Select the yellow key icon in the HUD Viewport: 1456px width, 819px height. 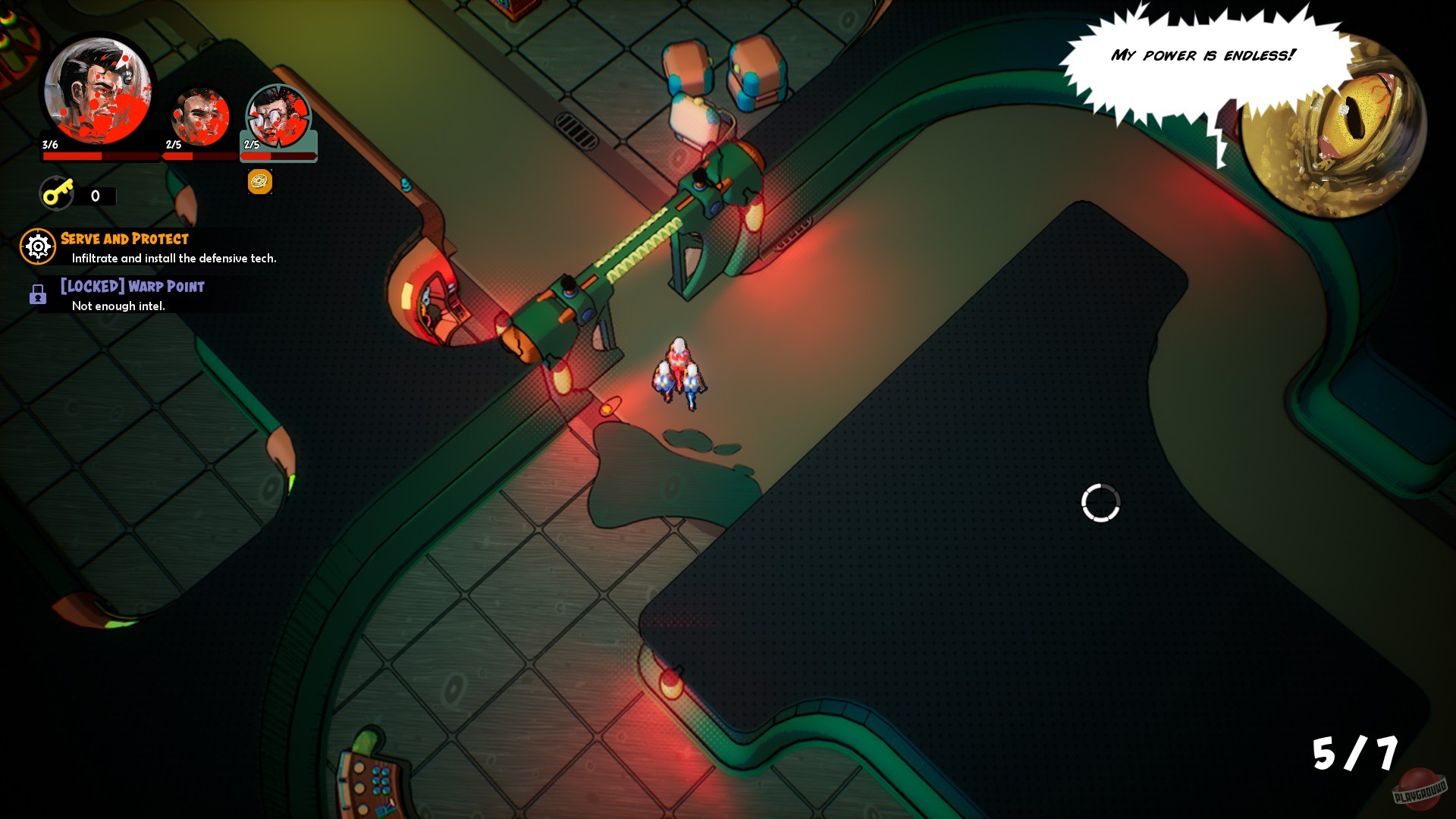[x=57, y=193]
